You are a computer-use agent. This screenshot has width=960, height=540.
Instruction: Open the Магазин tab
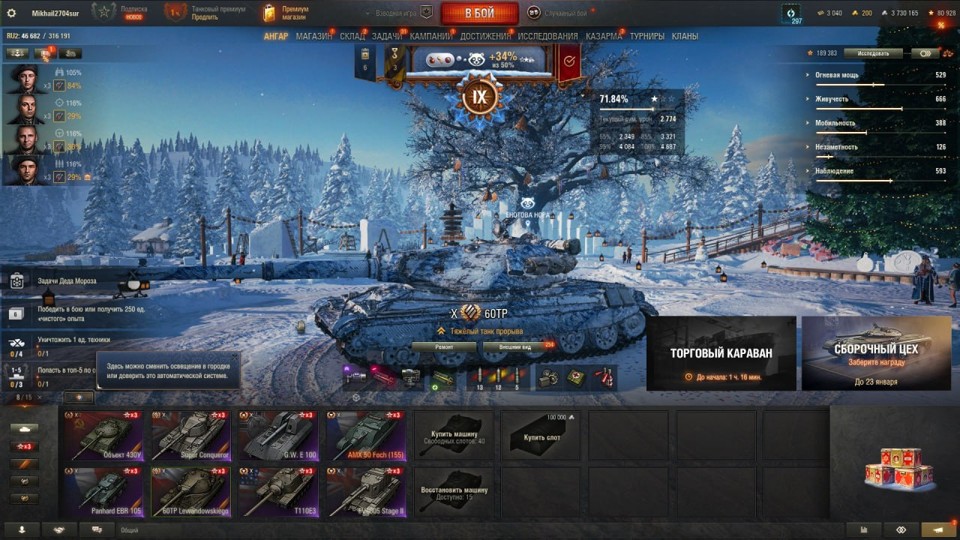(x=314, y=36)
